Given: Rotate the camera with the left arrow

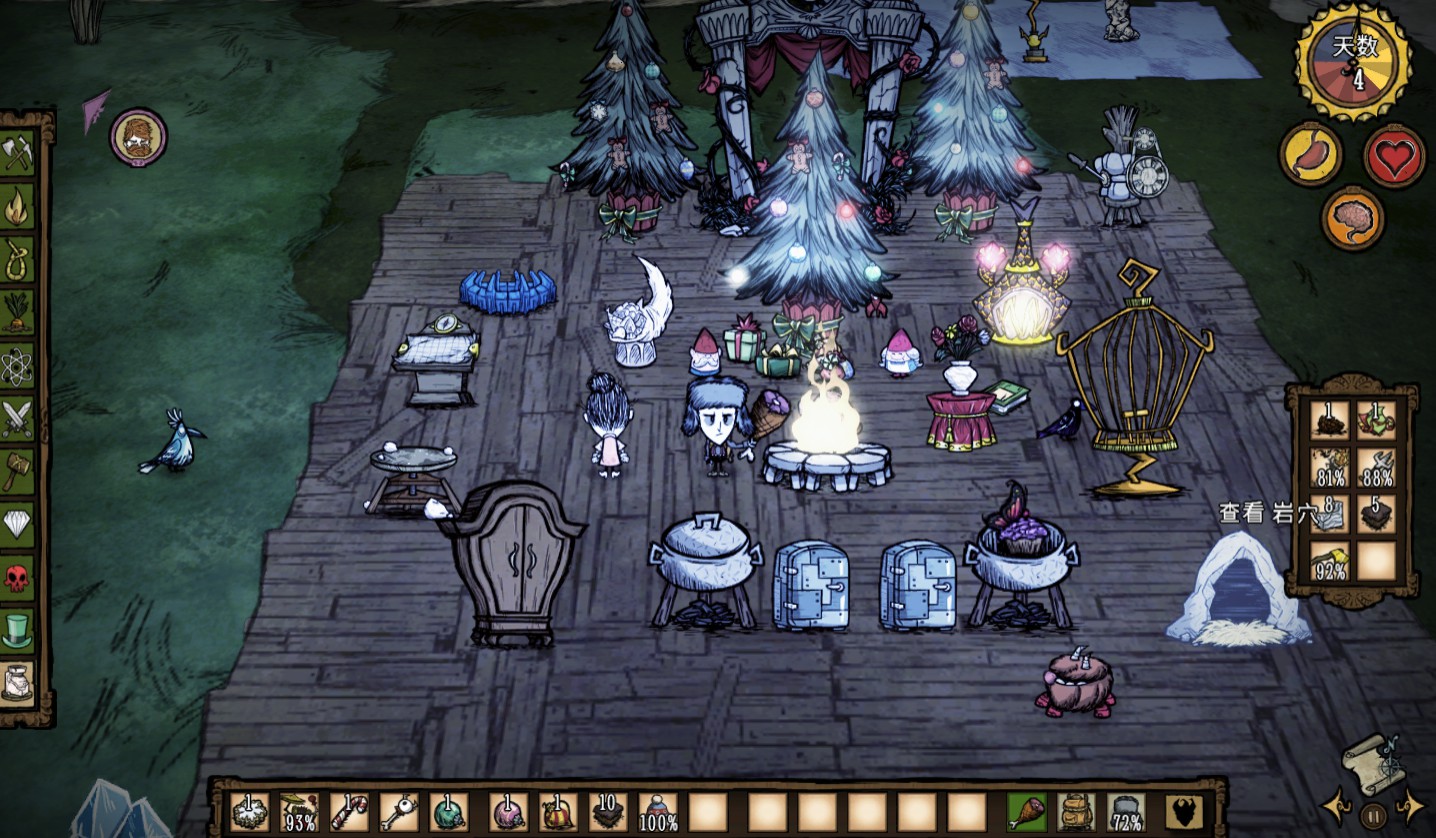Looking at the screenshot, I should pyautogui.click(x=1335, y=805).
